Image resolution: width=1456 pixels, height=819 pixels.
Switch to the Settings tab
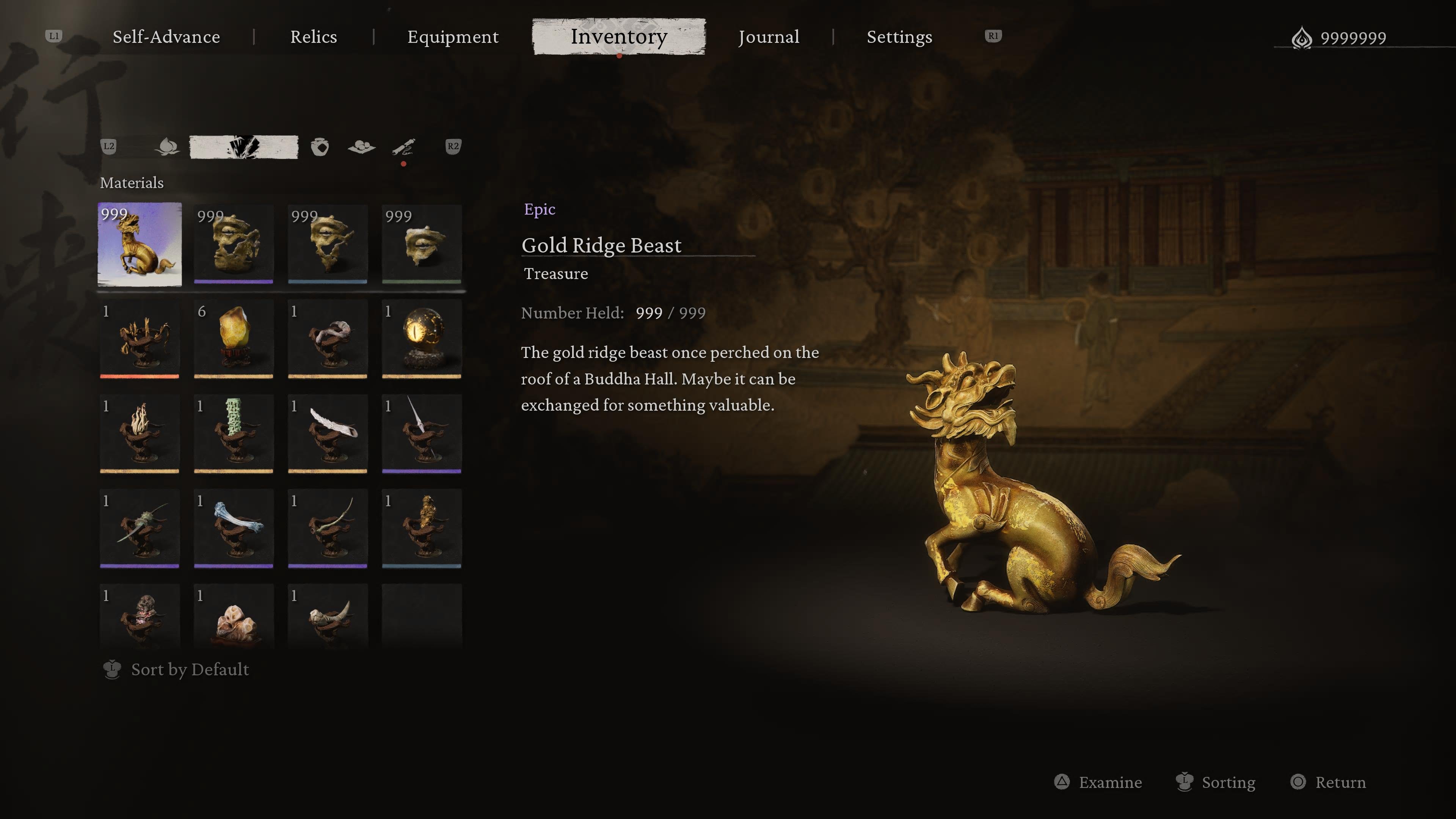[x=899, y=37]
